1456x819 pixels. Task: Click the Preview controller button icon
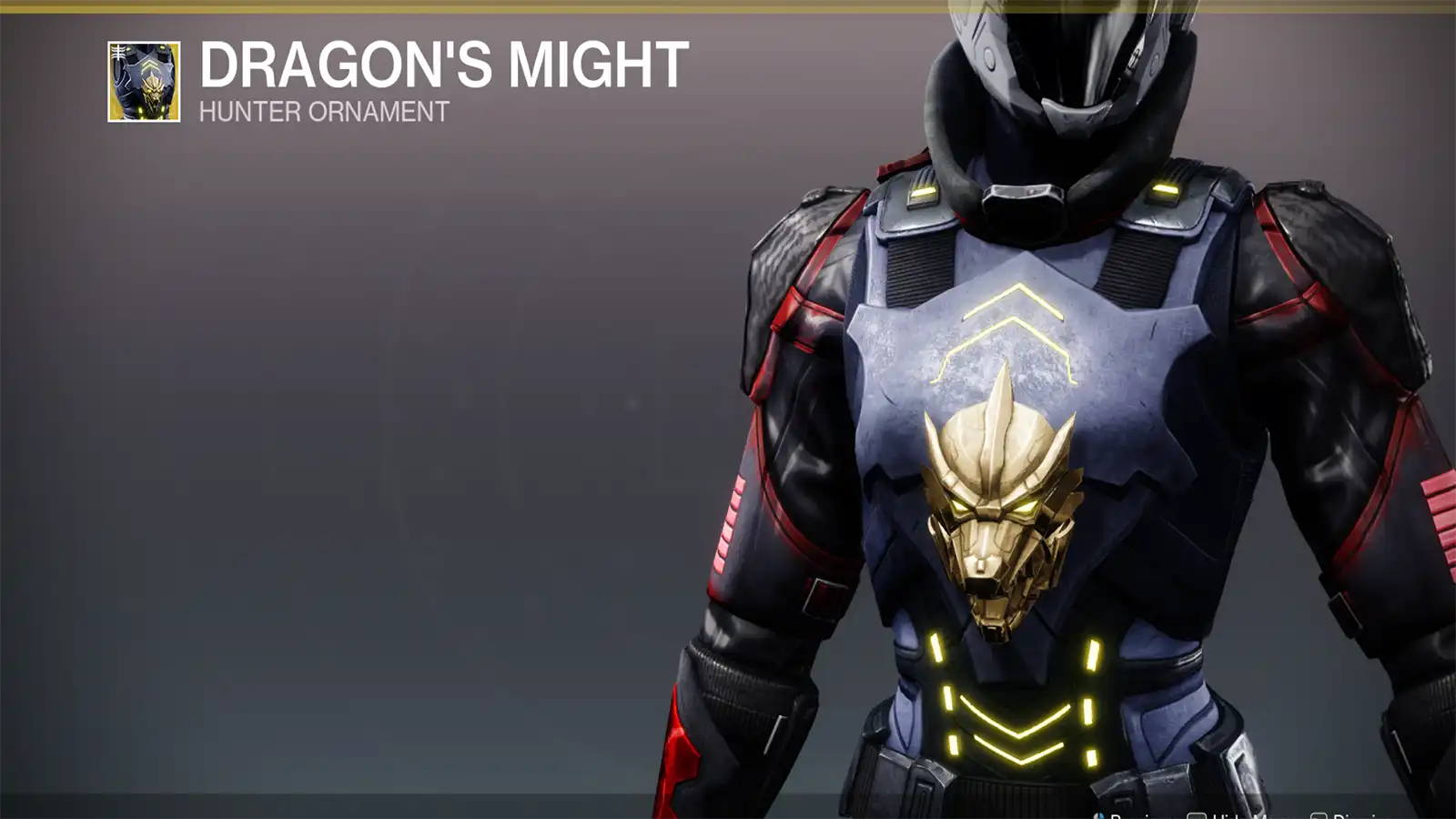click(x=1097, y=814)
